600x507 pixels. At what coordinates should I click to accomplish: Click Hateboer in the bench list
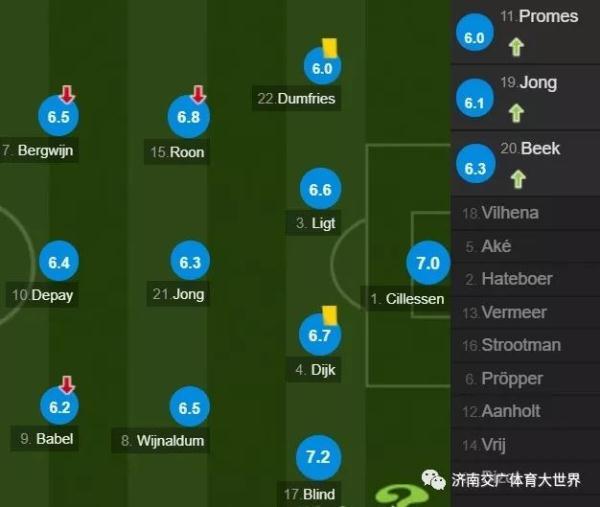click(516, 279)
